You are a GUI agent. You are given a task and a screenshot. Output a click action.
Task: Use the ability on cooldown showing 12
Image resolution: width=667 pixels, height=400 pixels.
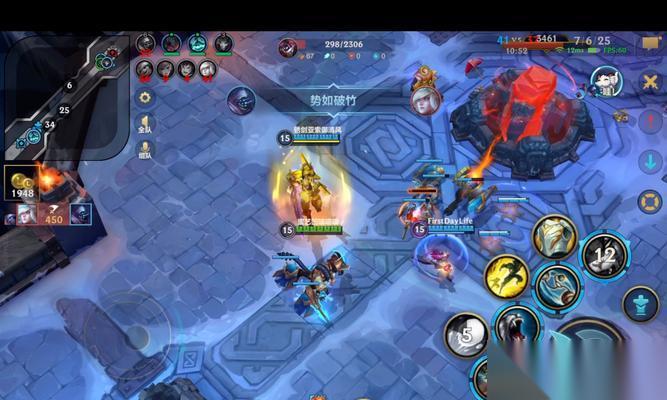[604, 256]
